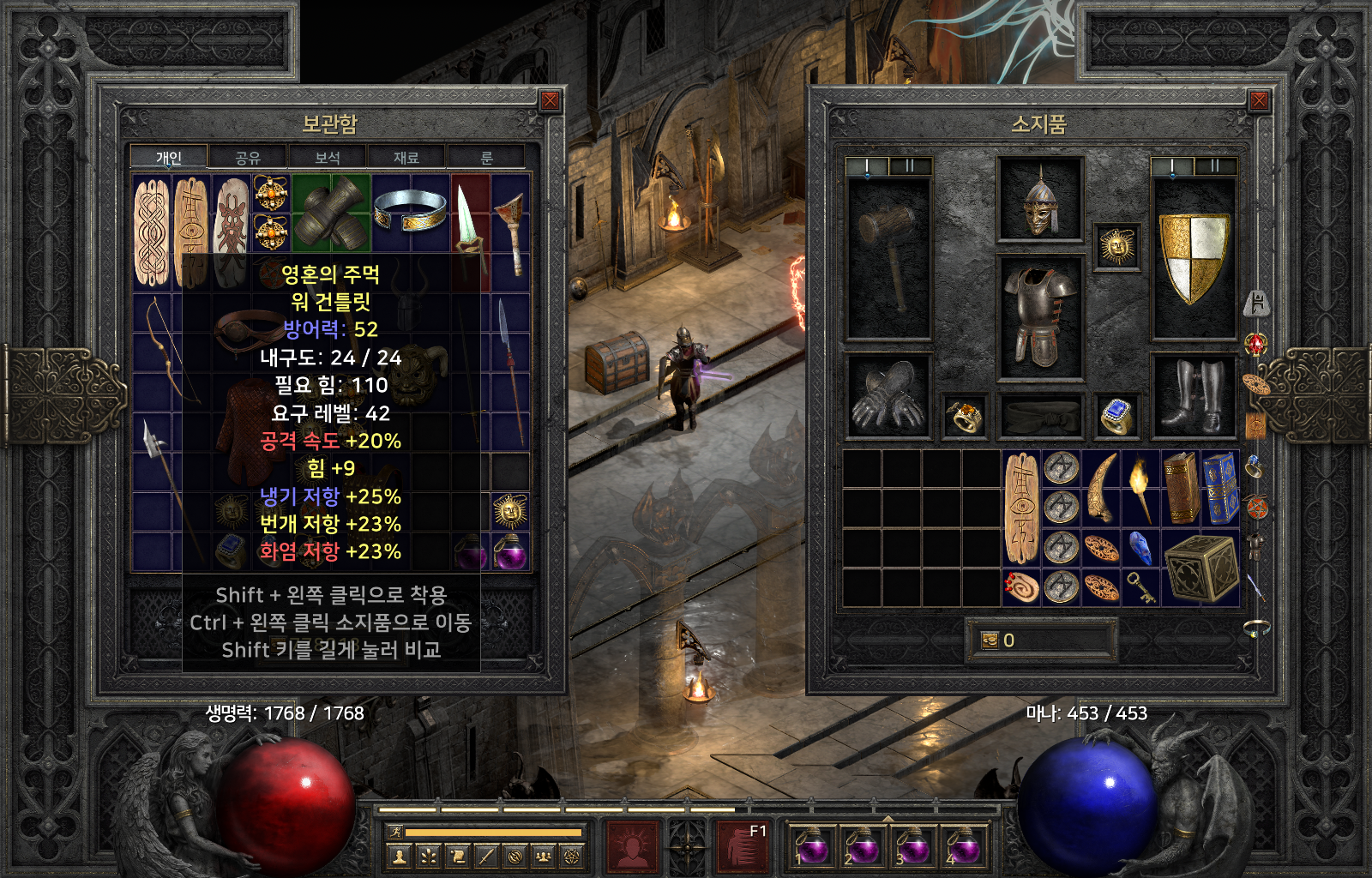1372x878 pixels.
Task: Pick up the Horadric Cube in inventory
Action: click(1200, 568)
